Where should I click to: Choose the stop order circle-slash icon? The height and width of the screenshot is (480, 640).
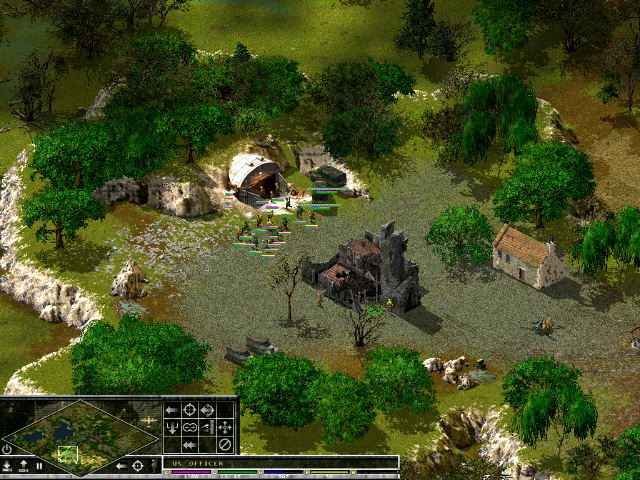(x=225, y=444)
